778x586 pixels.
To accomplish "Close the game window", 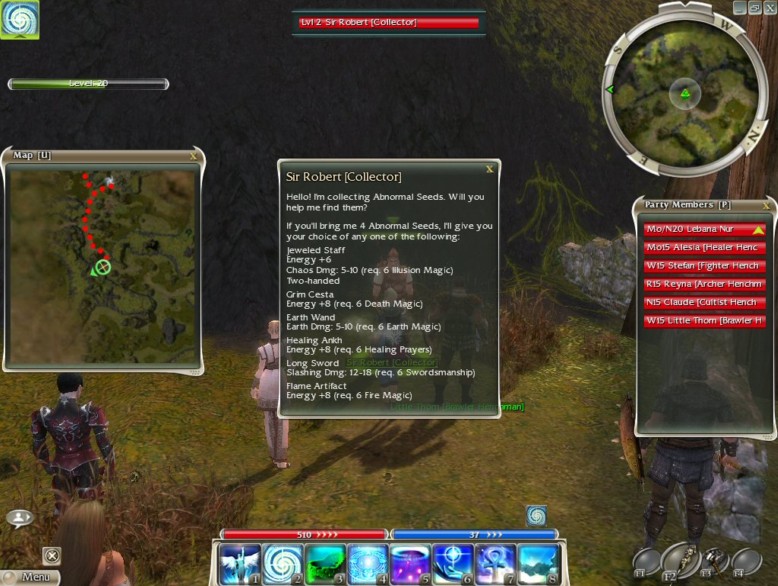I will tap(770, 7).
